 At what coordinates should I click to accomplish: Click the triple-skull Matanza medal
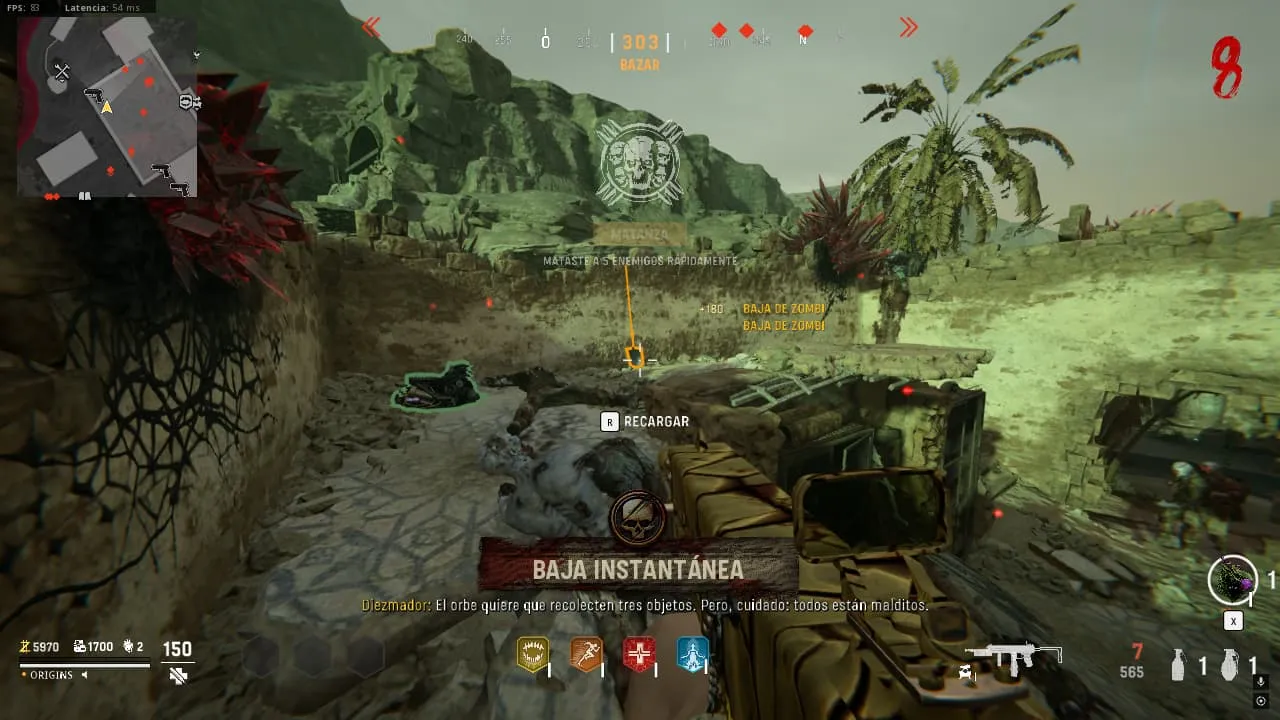click(640, 161)
